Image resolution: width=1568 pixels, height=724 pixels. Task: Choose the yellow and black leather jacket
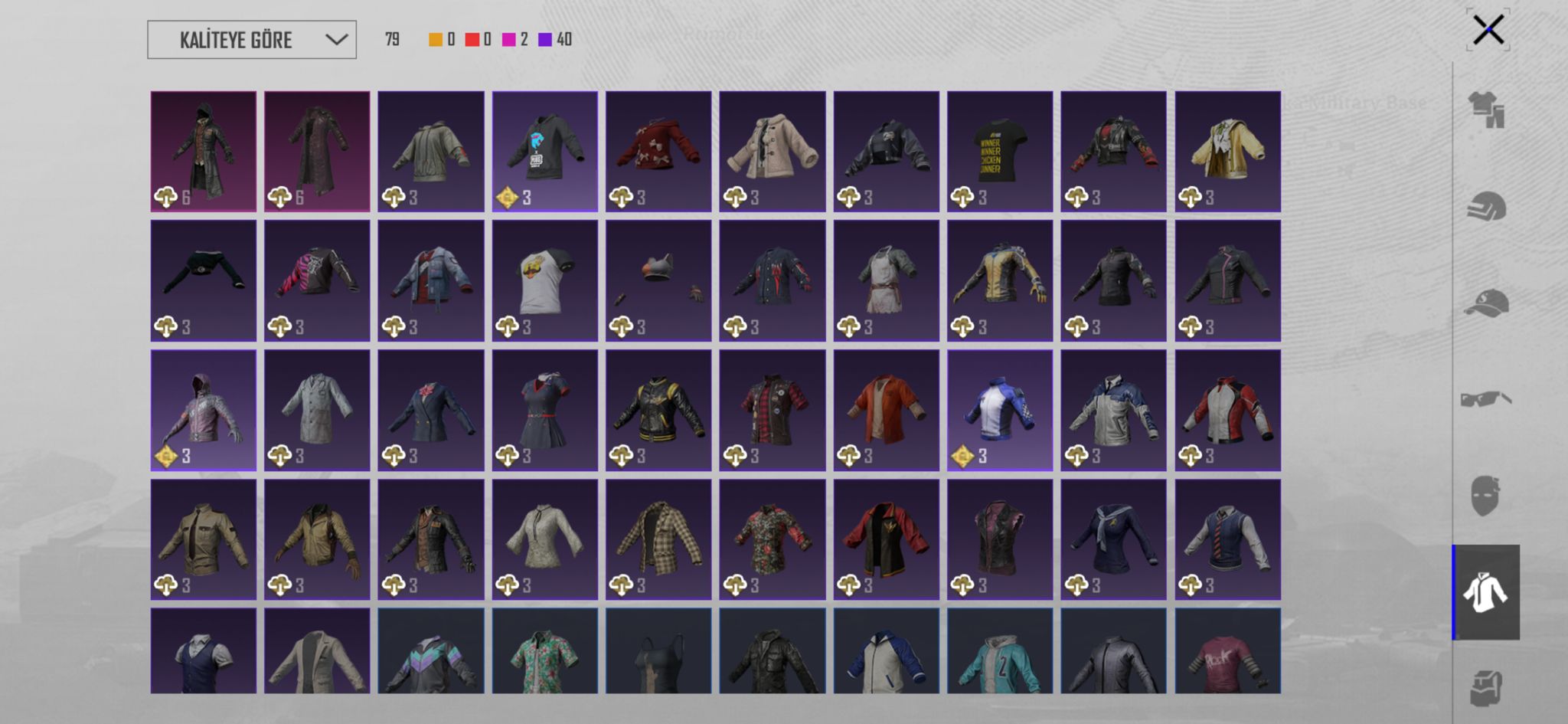999,280
